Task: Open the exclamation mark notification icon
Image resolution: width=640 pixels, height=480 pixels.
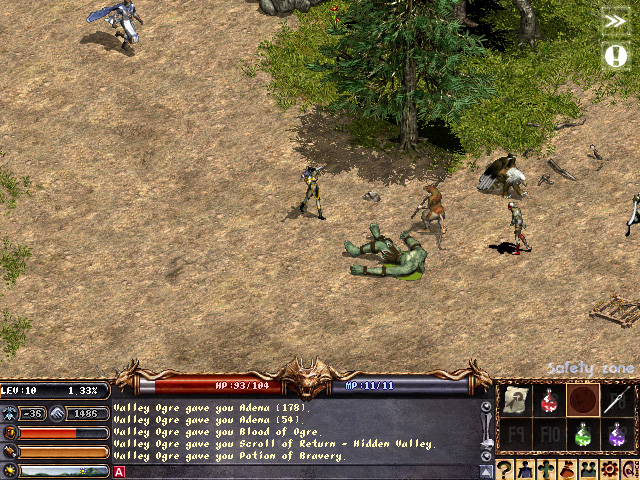Action: click(615, 56)
